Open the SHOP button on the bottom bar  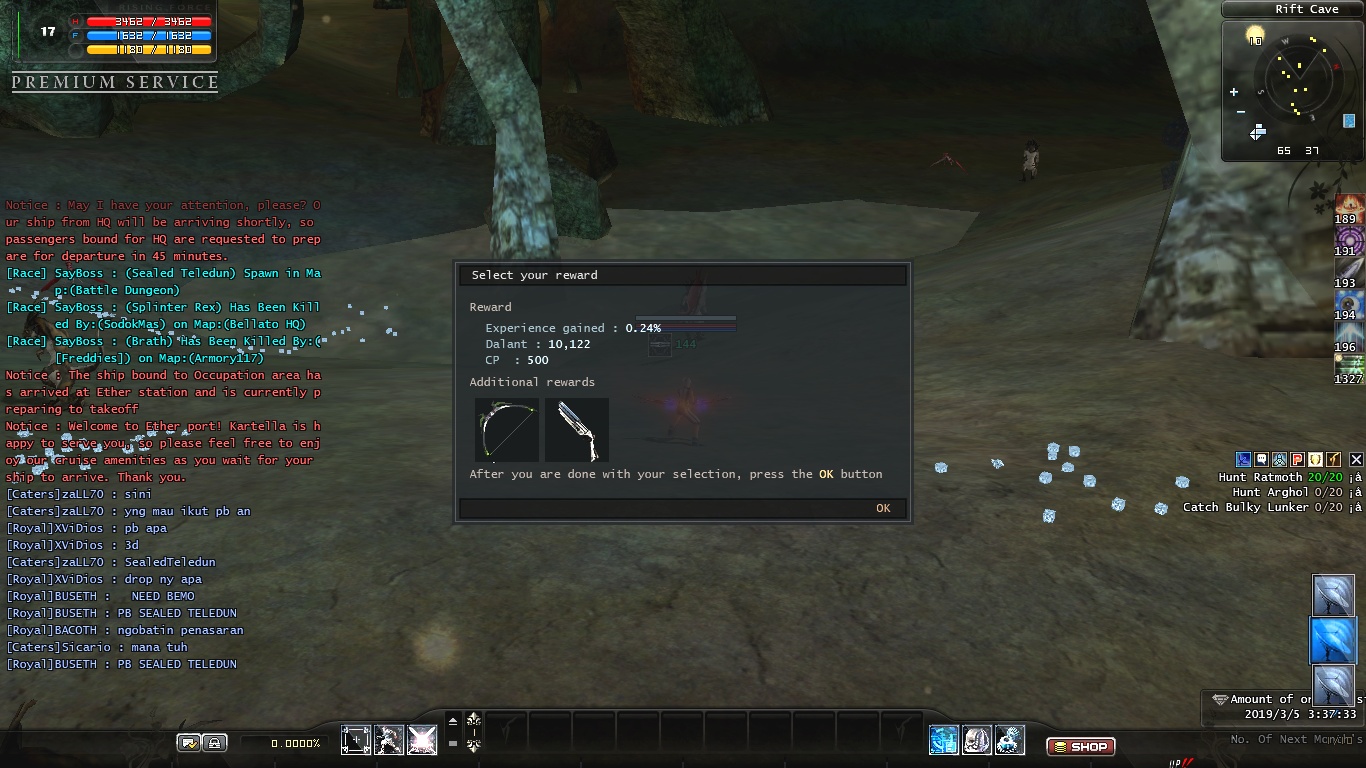coord(1079,746)
